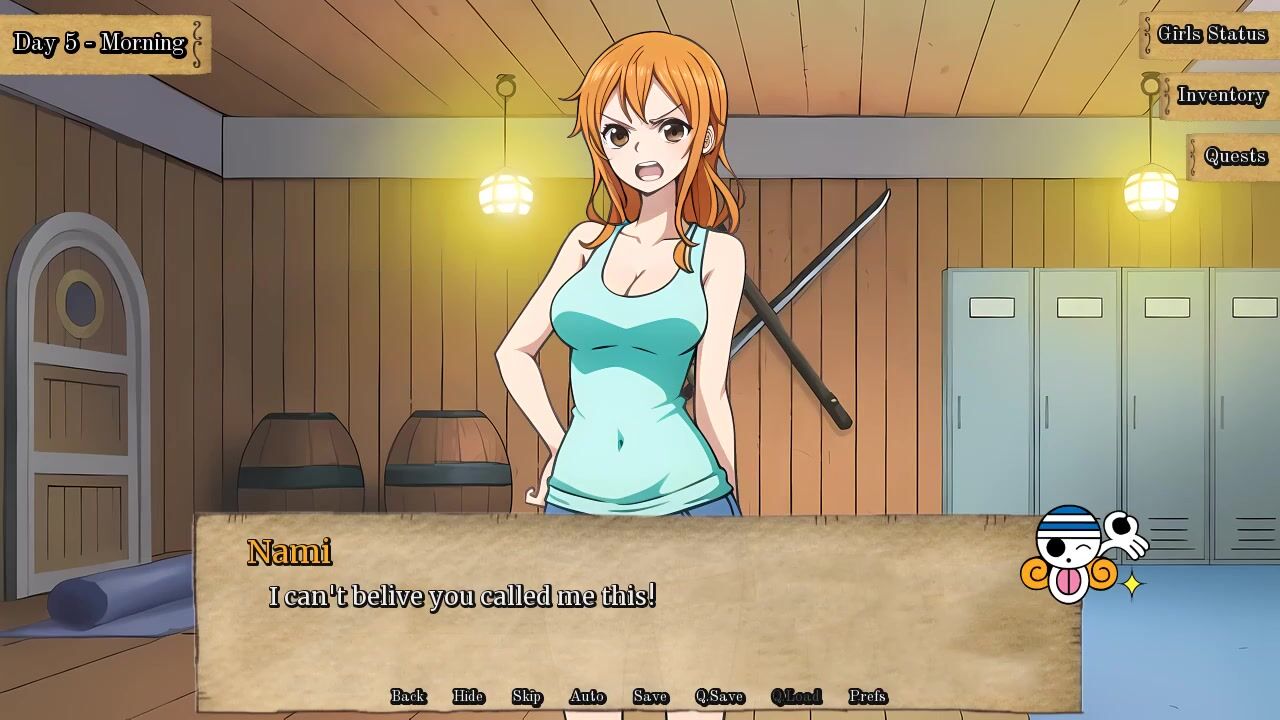Skip through the dialogue
Image resolution: width=1280 pixels, height=720 pixels.
[527, 696]
